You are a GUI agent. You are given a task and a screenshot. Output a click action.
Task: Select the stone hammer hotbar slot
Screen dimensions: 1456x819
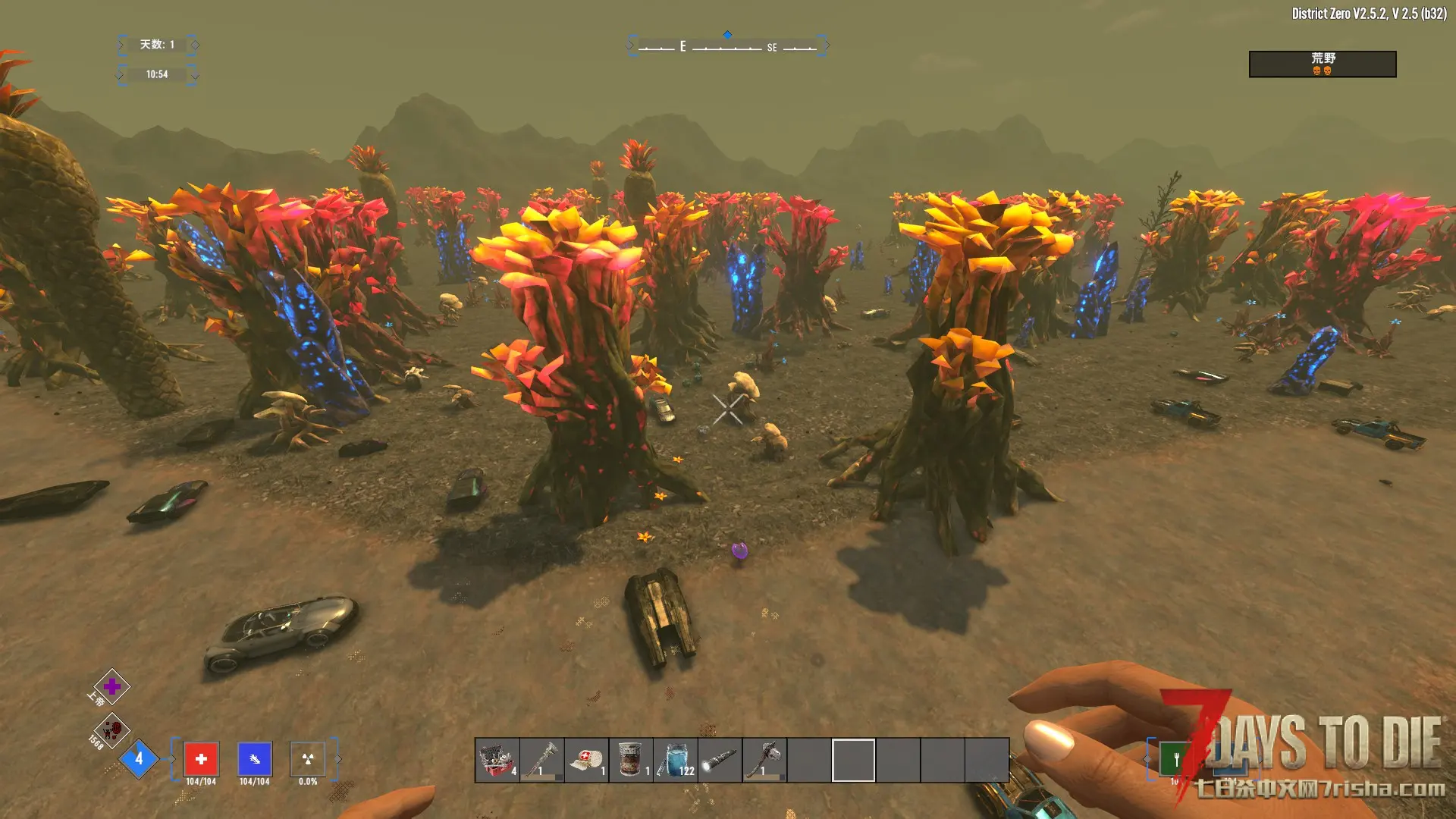click(x=764, y=759)
